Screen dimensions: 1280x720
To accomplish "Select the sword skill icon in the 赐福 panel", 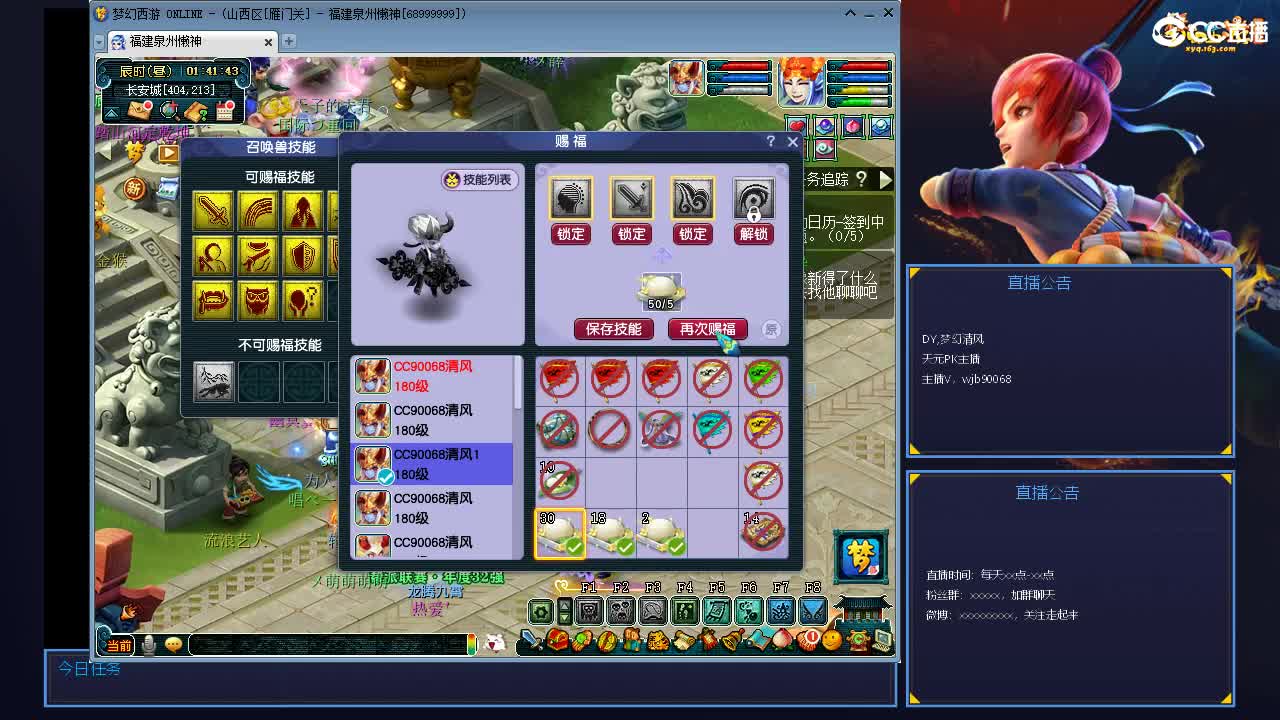I will (631, 197).
